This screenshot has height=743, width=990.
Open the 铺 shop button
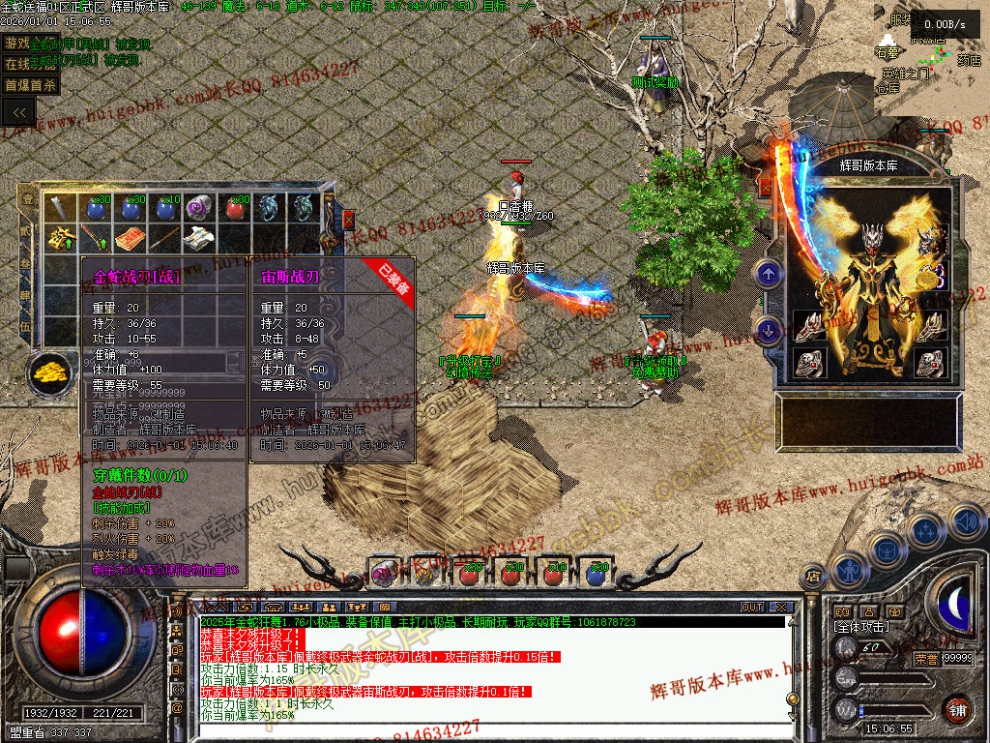(x=957, y=710)
